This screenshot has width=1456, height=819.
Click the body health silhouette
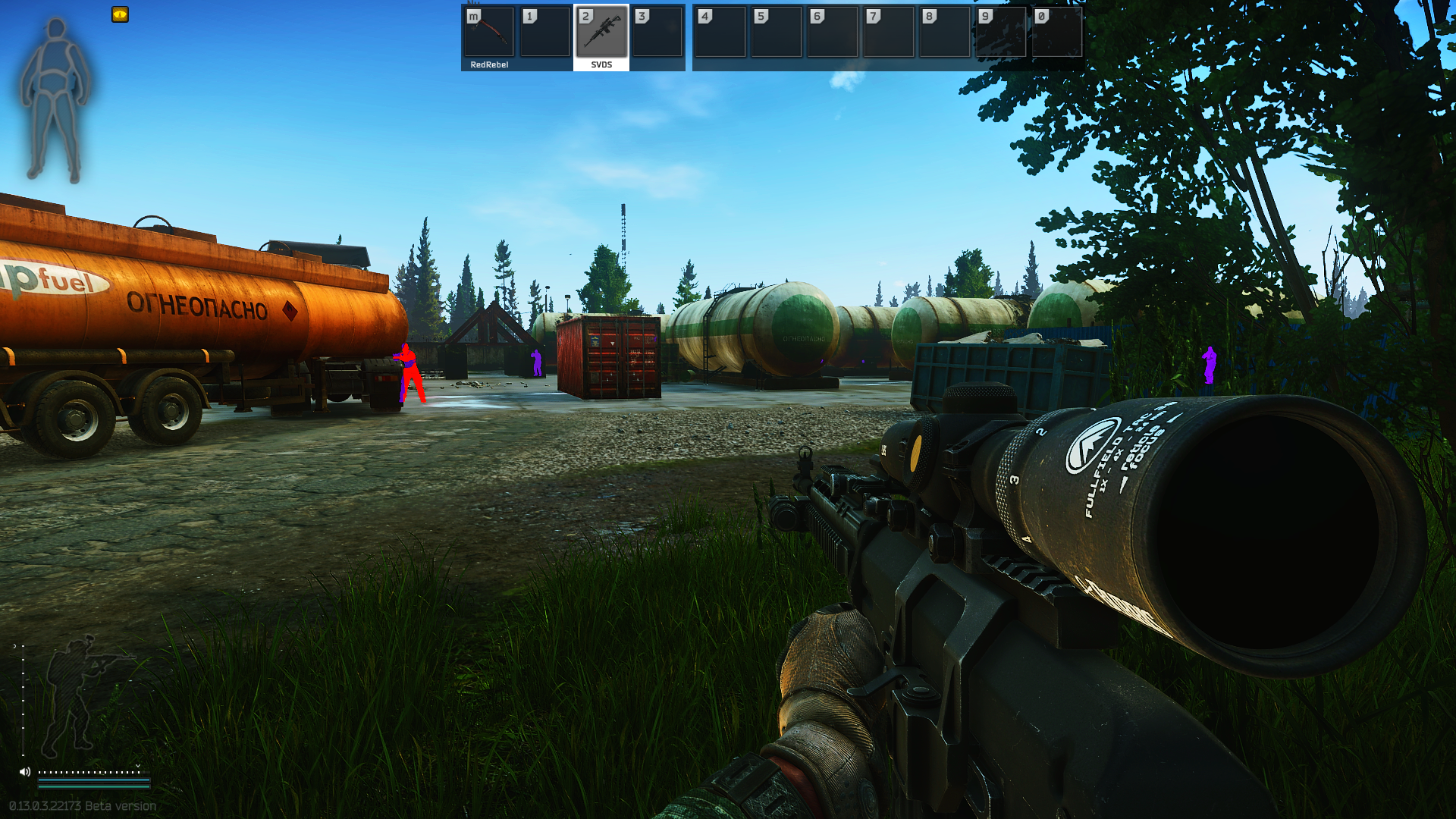point(55,100)
